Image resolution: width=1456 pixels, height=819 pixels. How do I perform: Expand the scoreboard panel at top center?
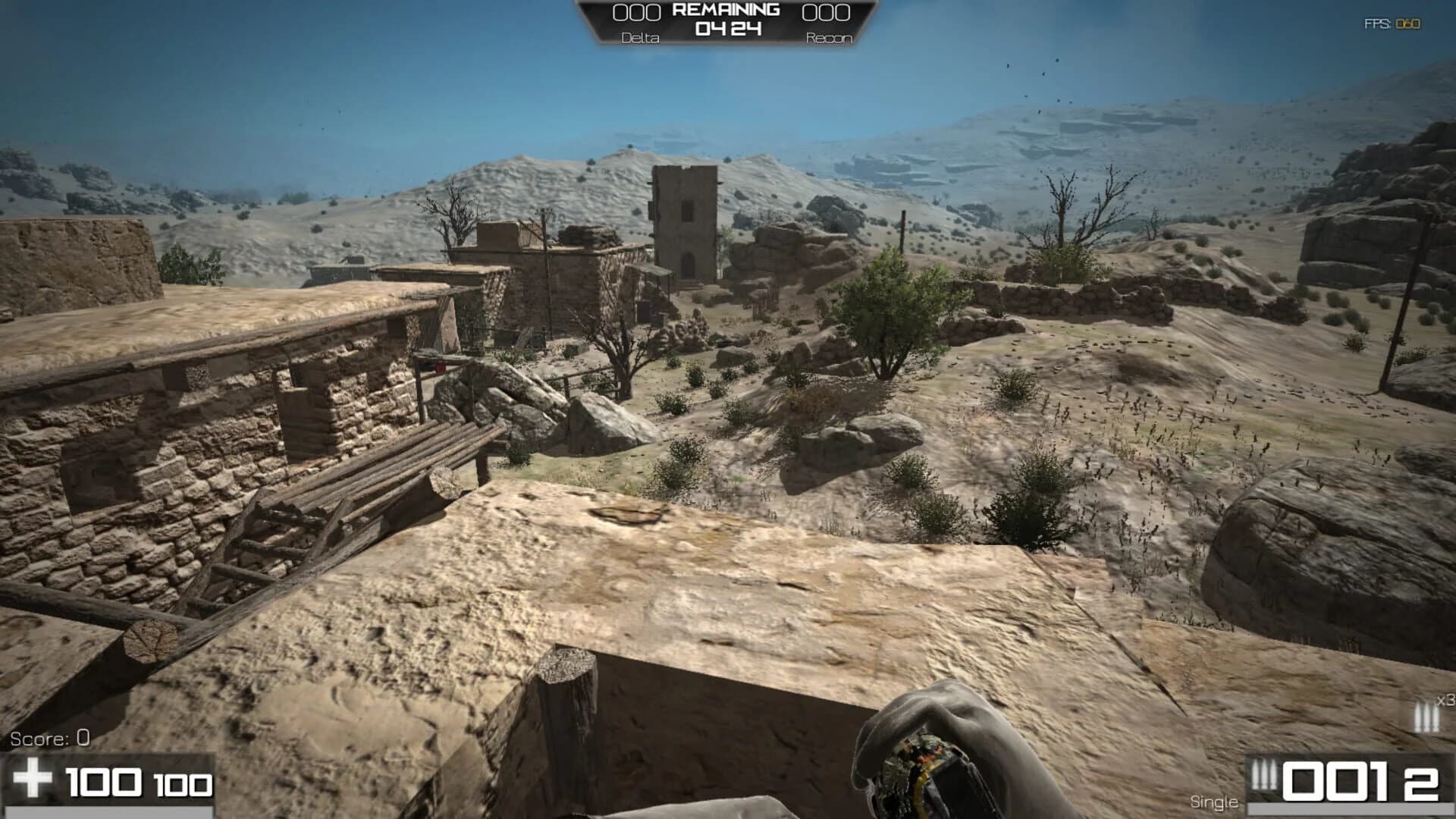pyautogui.click(x=726, y=19)
